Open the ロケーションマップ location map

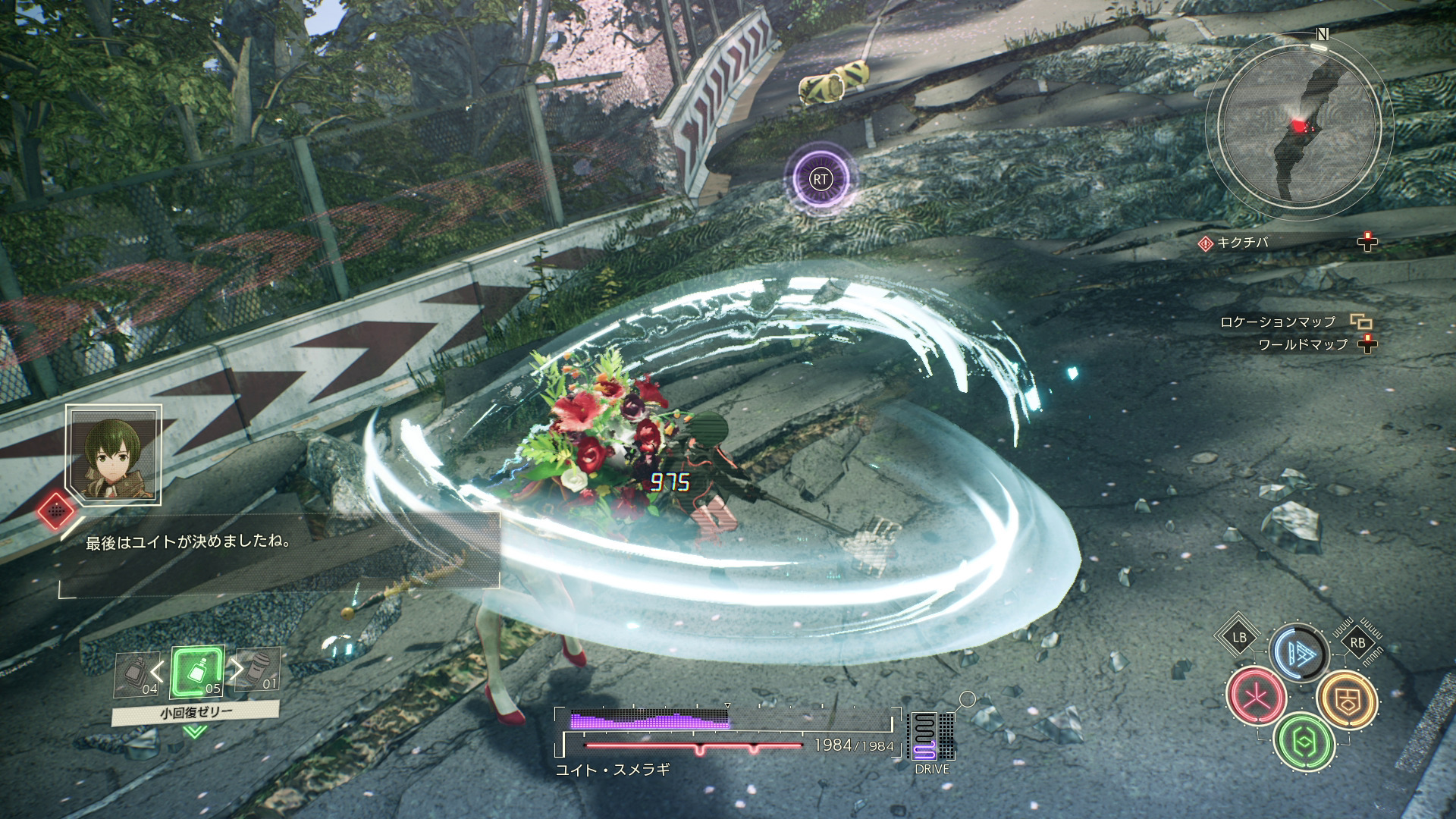click(1278, 322)
